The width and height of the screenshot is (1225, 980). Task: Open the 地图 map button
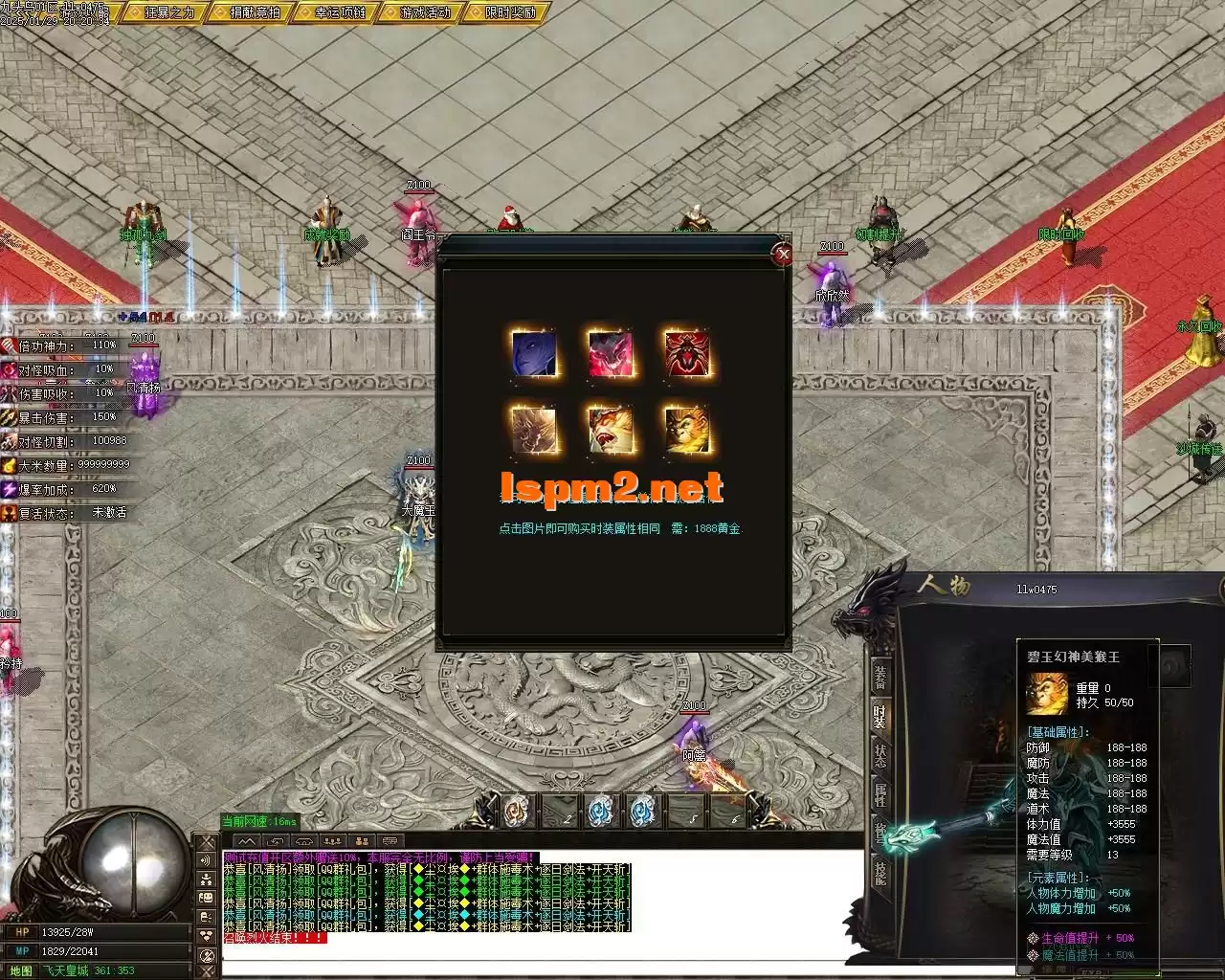point(21,970)
